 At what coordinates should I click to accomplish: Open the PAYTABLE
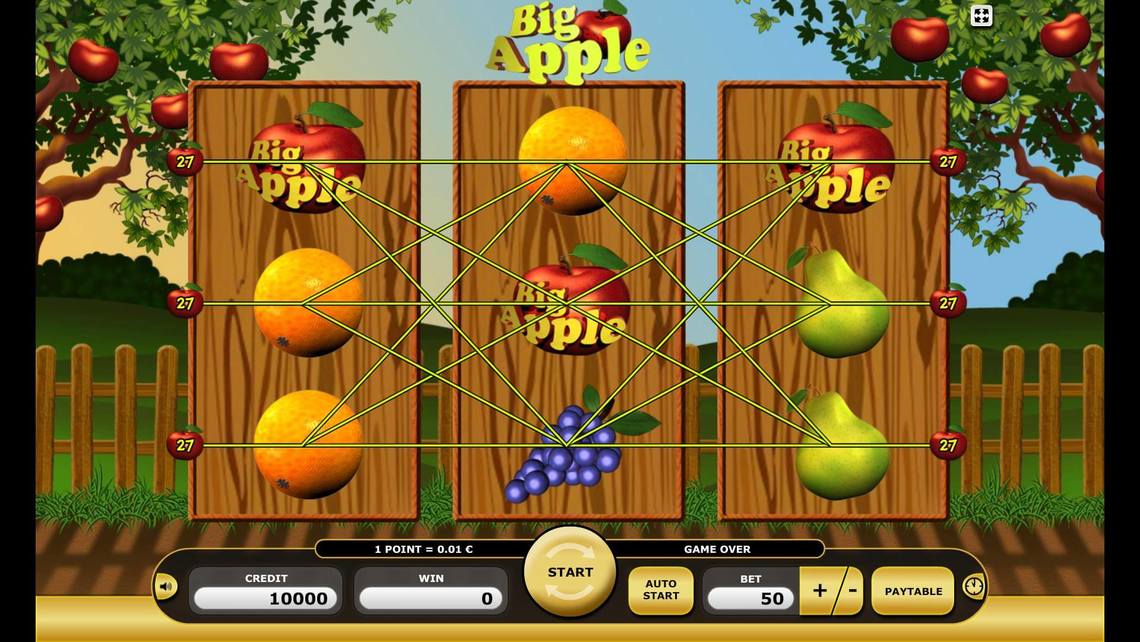pos(912,591)
